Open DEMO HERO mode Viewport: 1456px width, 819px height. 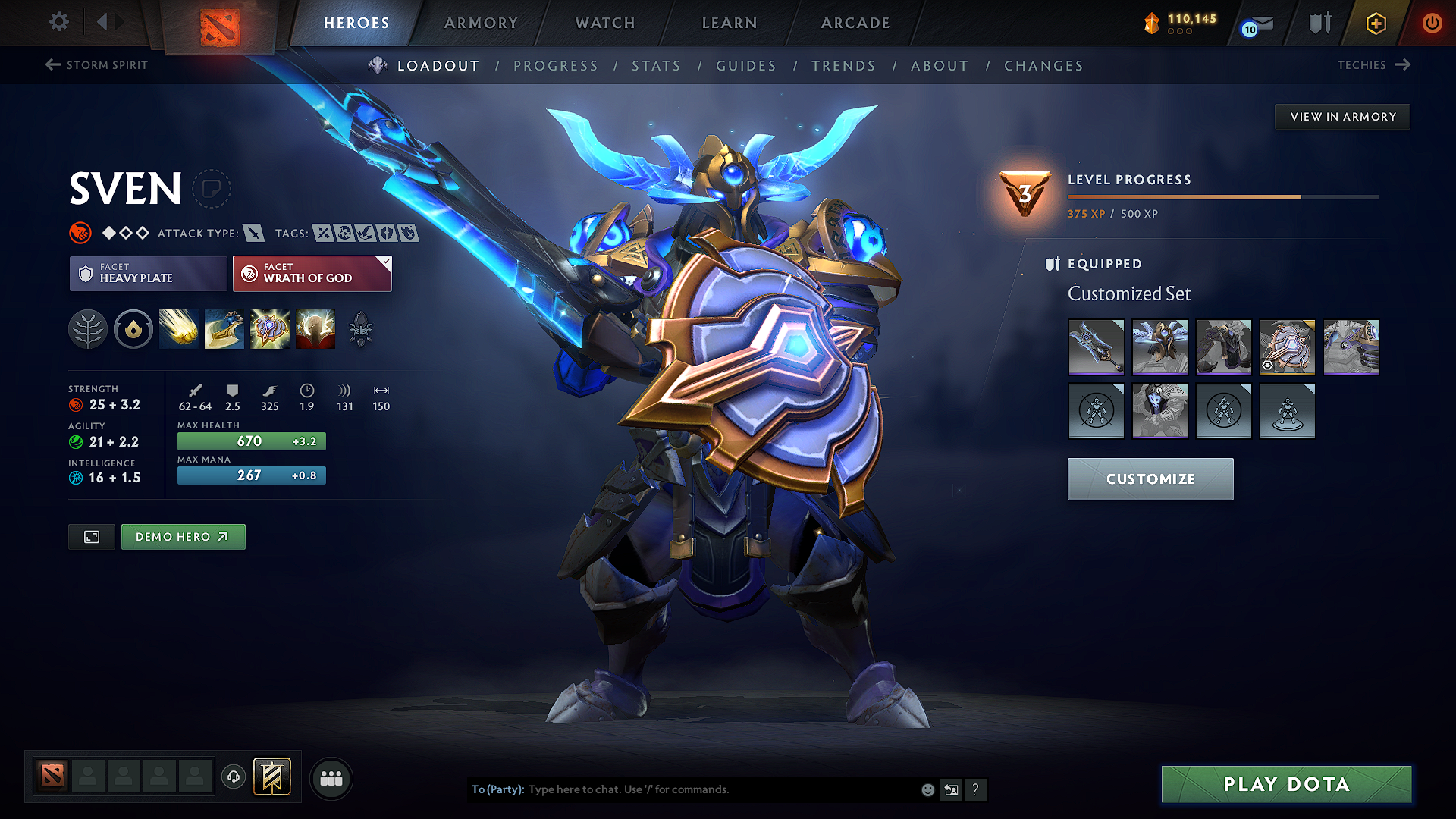pyautogui.click(x=183, y=536)
